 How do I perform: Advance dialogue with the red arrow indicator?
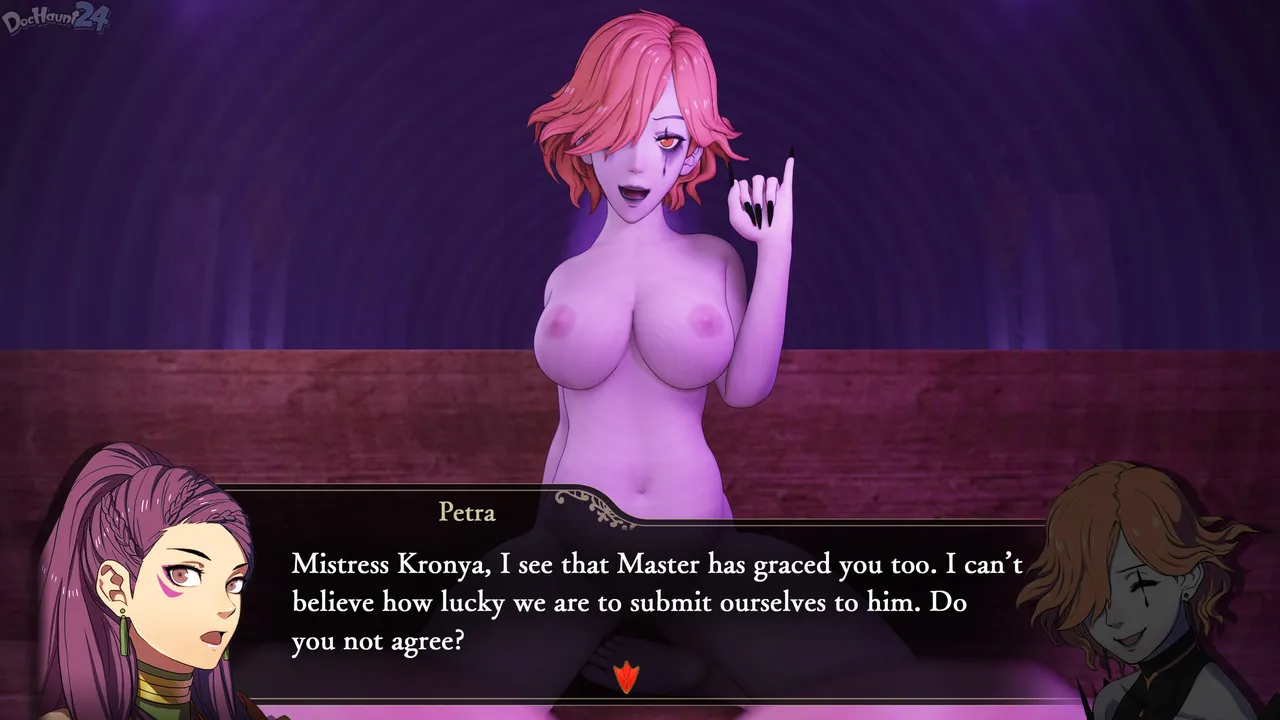coord(626,677)
